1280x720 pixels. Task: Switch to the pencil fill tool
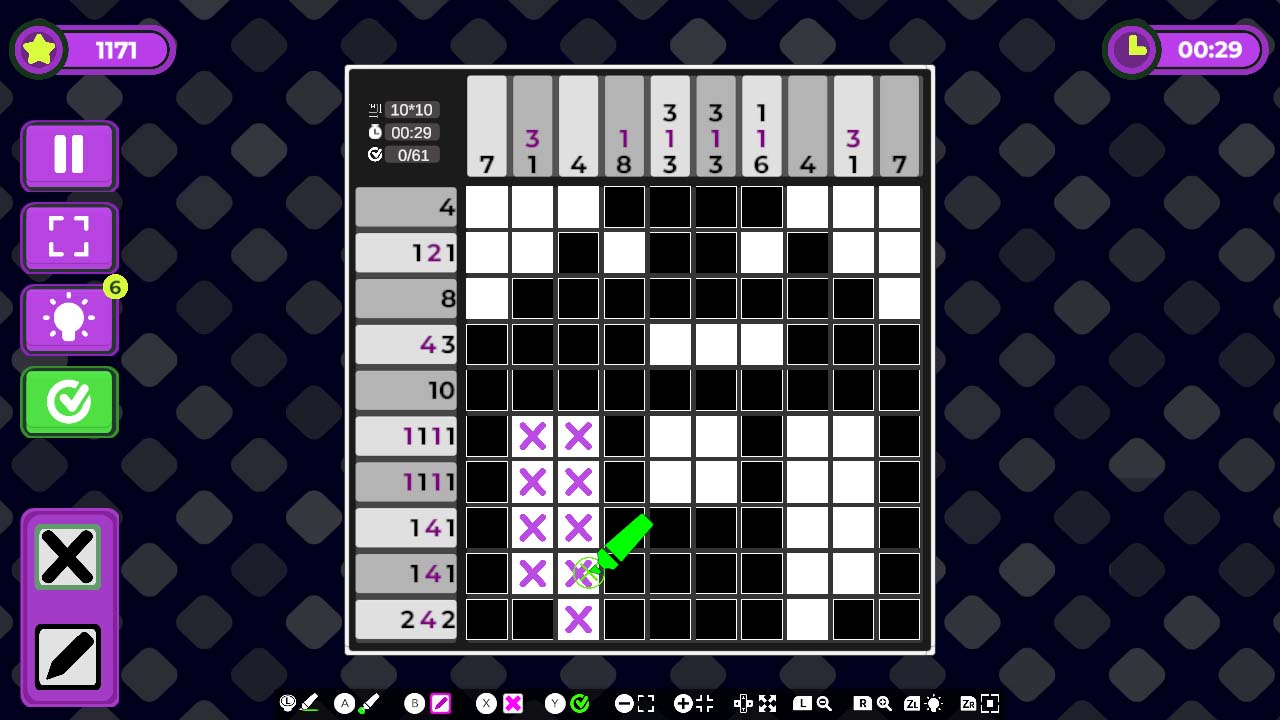pyautogui.click(x=68, y=656)
